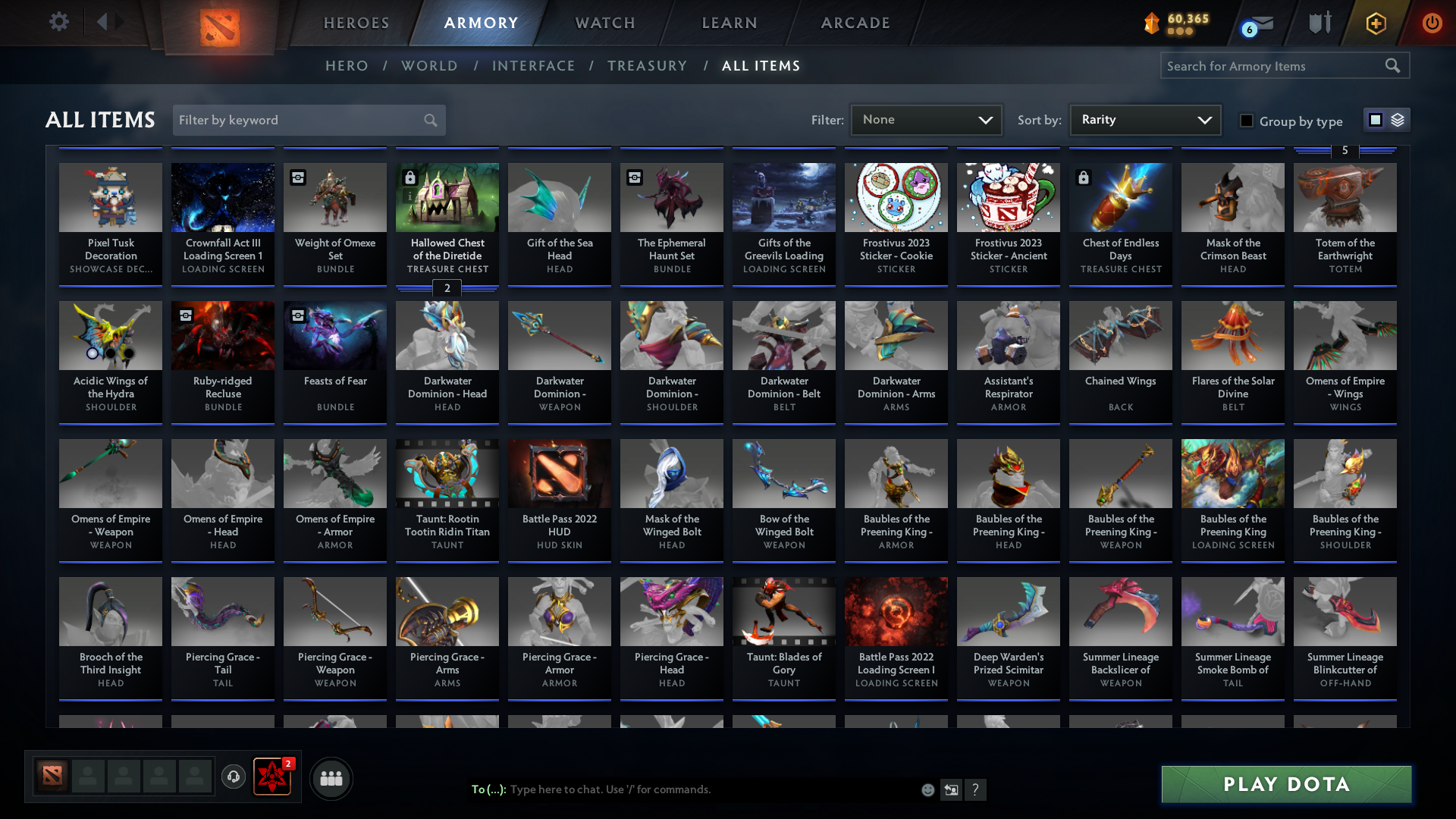Open Dota Plus via the gold hexagon icon
The height and width of the screenshot is (819, 1456).
point(1376,24)
